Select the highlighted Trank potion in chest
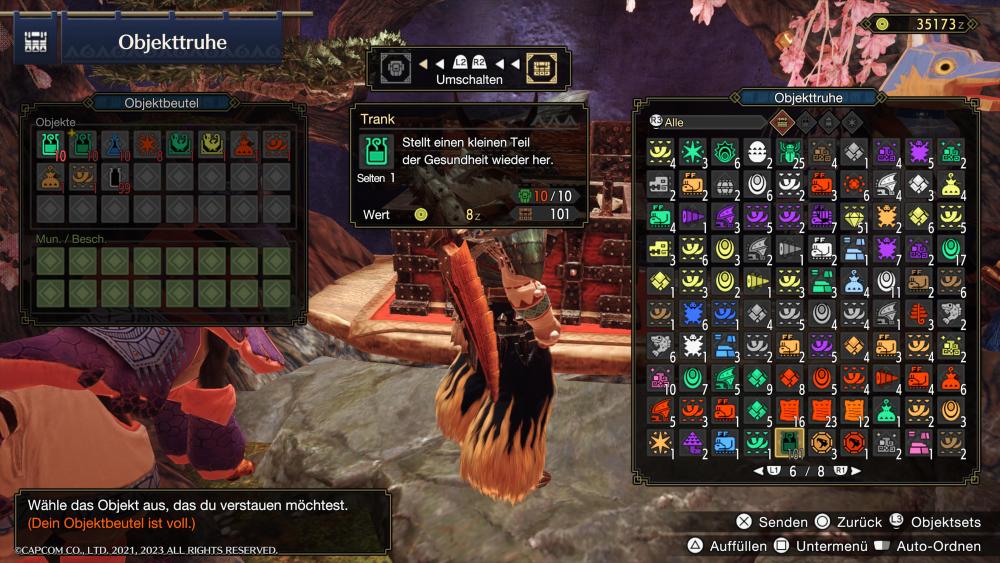This screenshot has width=1000, height=563. [x=789, y=440]
